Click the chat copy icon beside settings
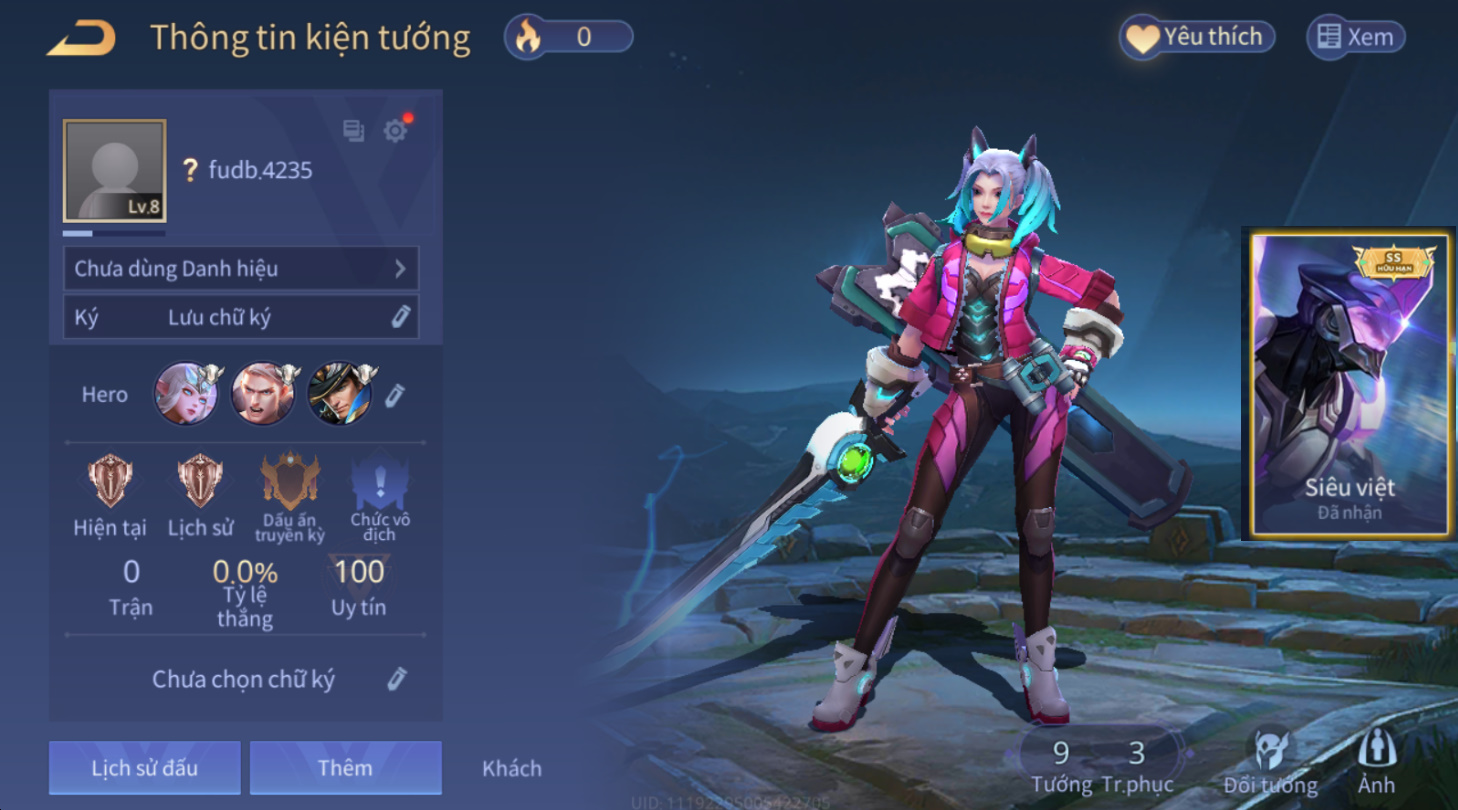The width and height of the screenshot is (1458, 810). 353,131
